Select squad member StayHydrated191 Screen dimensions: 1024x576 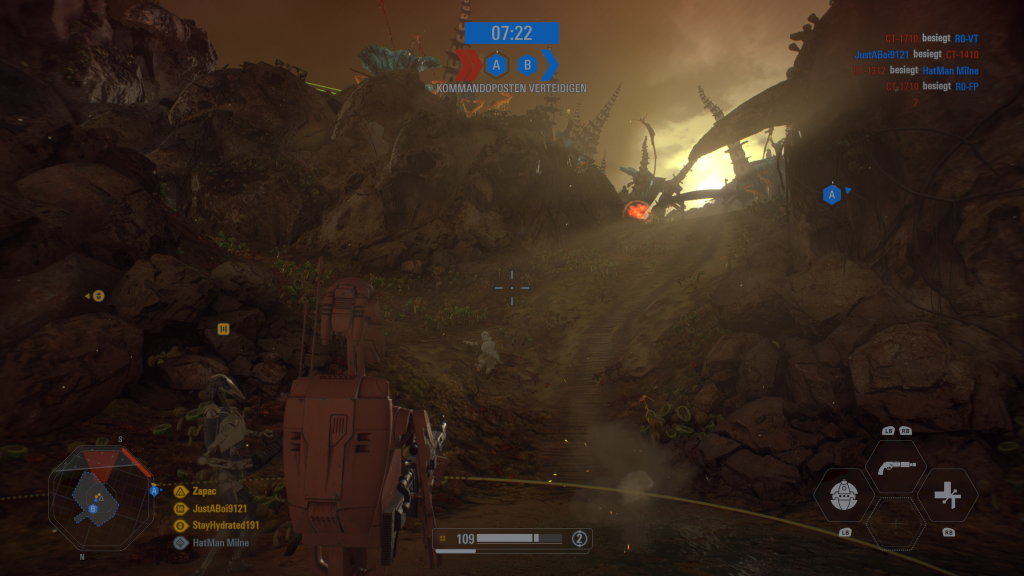coord(224,525)
